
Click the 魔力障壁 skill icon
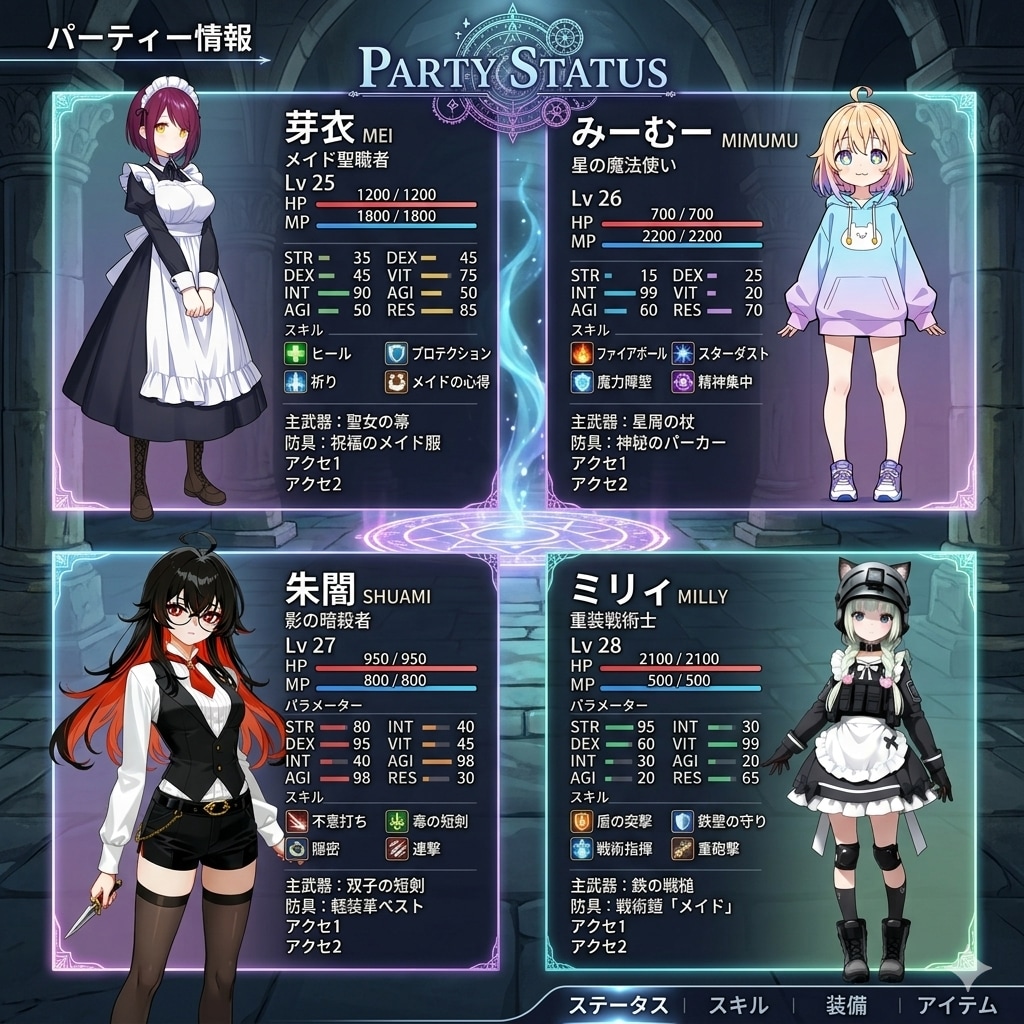coord(582,381)
